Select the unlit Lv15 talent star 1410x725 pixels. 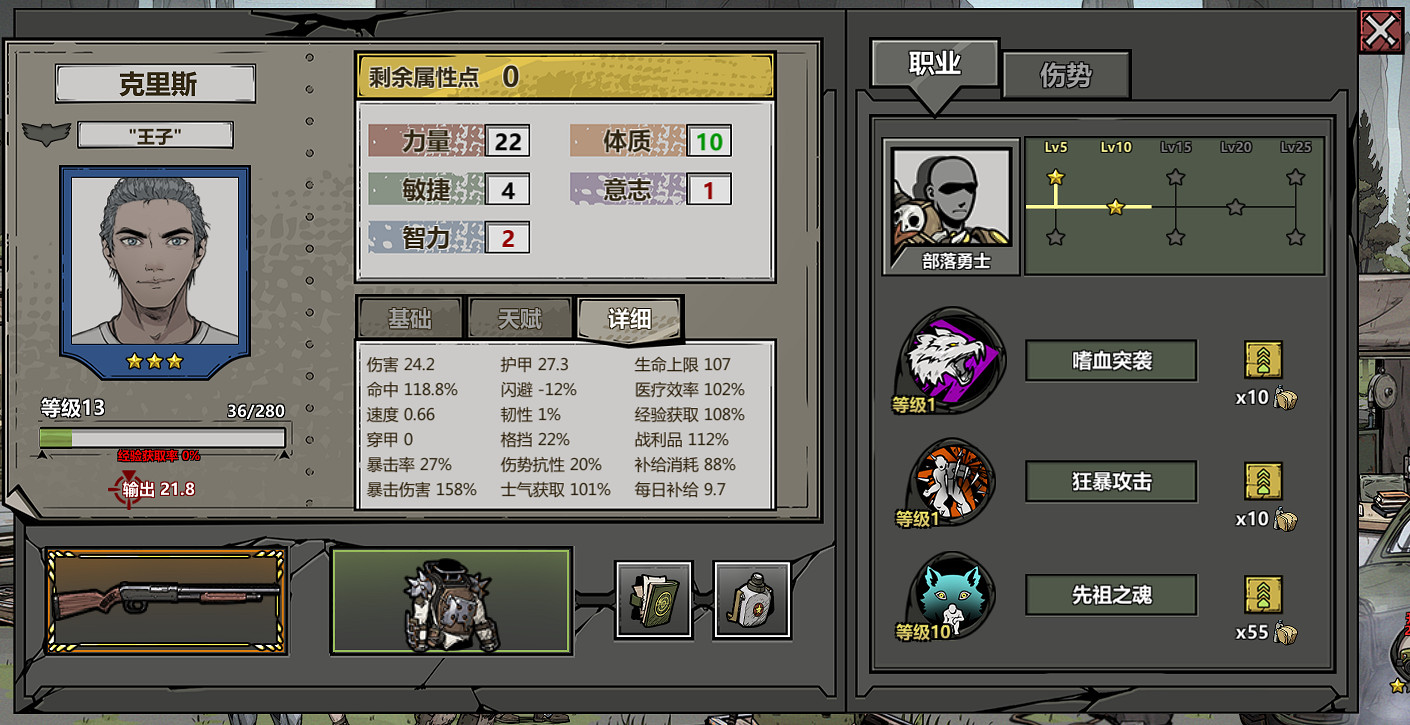click(1176, 177)
